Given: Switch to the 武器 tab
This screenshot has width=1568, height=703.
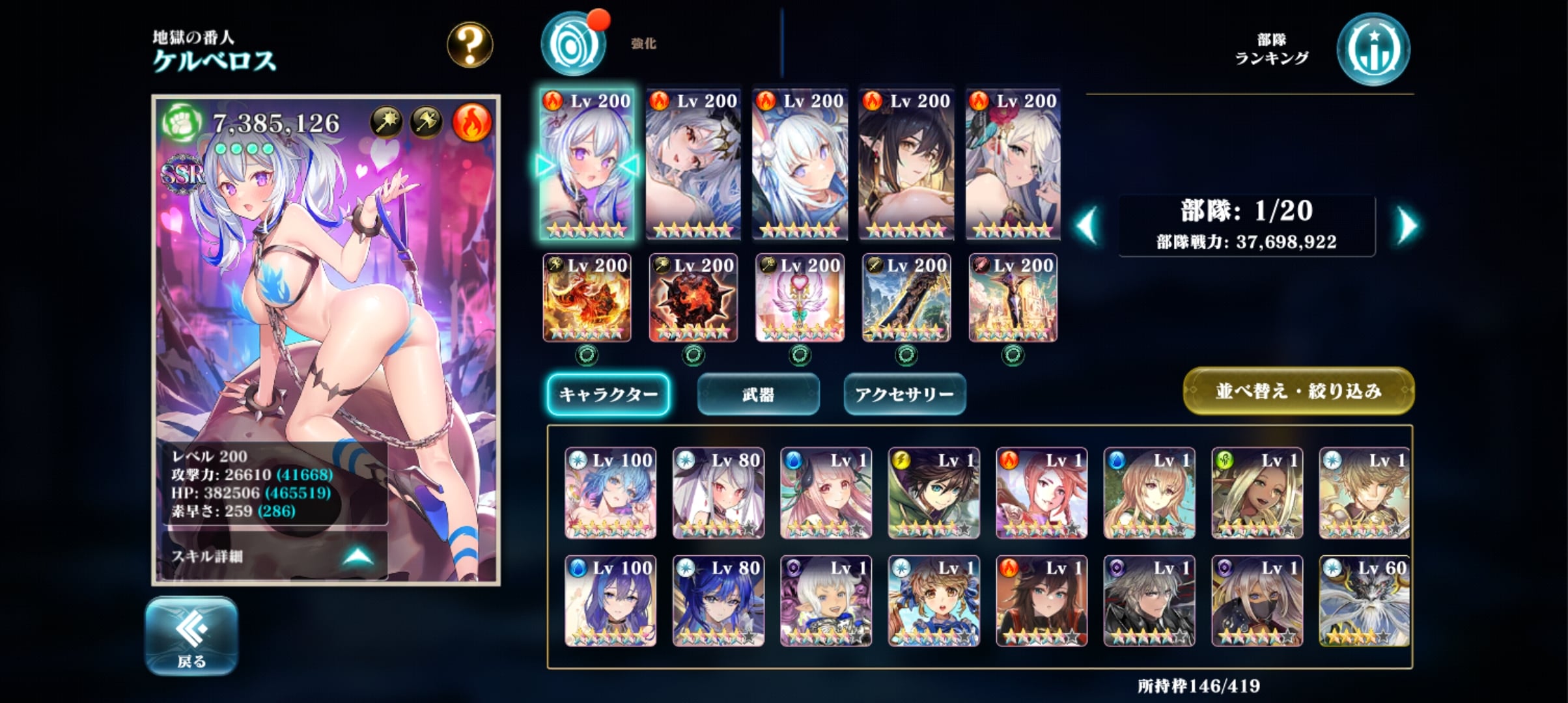Looking at the screenshot, I should (758, 394).
